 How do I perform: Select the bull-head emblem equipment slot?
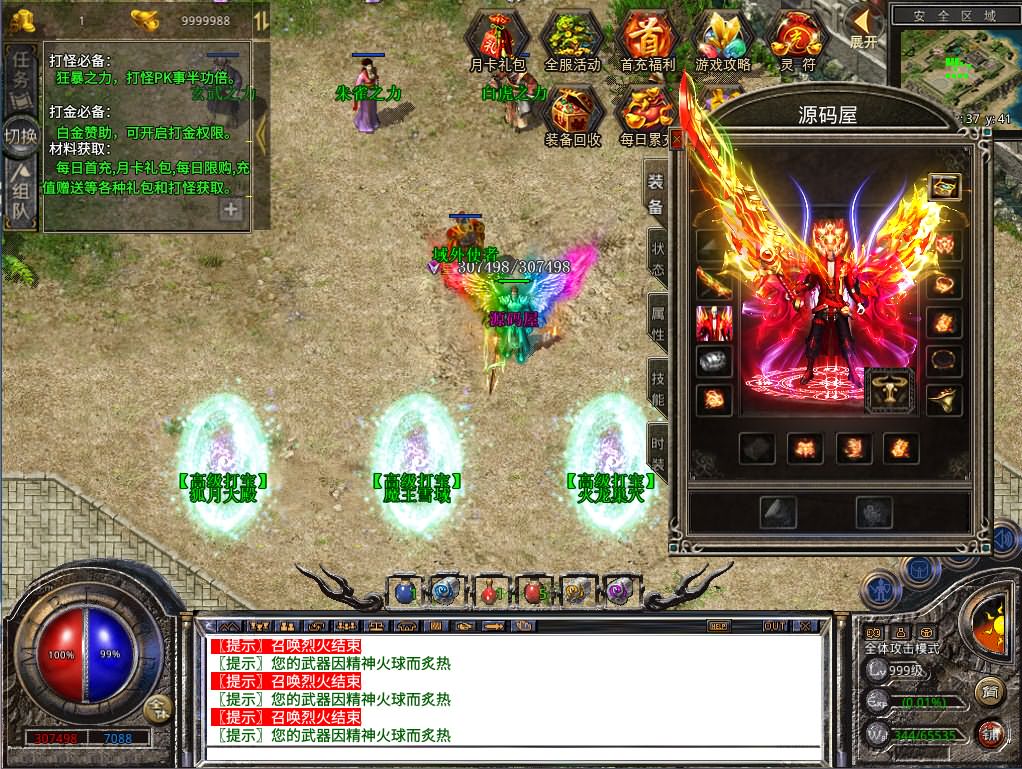coord(888,392)
